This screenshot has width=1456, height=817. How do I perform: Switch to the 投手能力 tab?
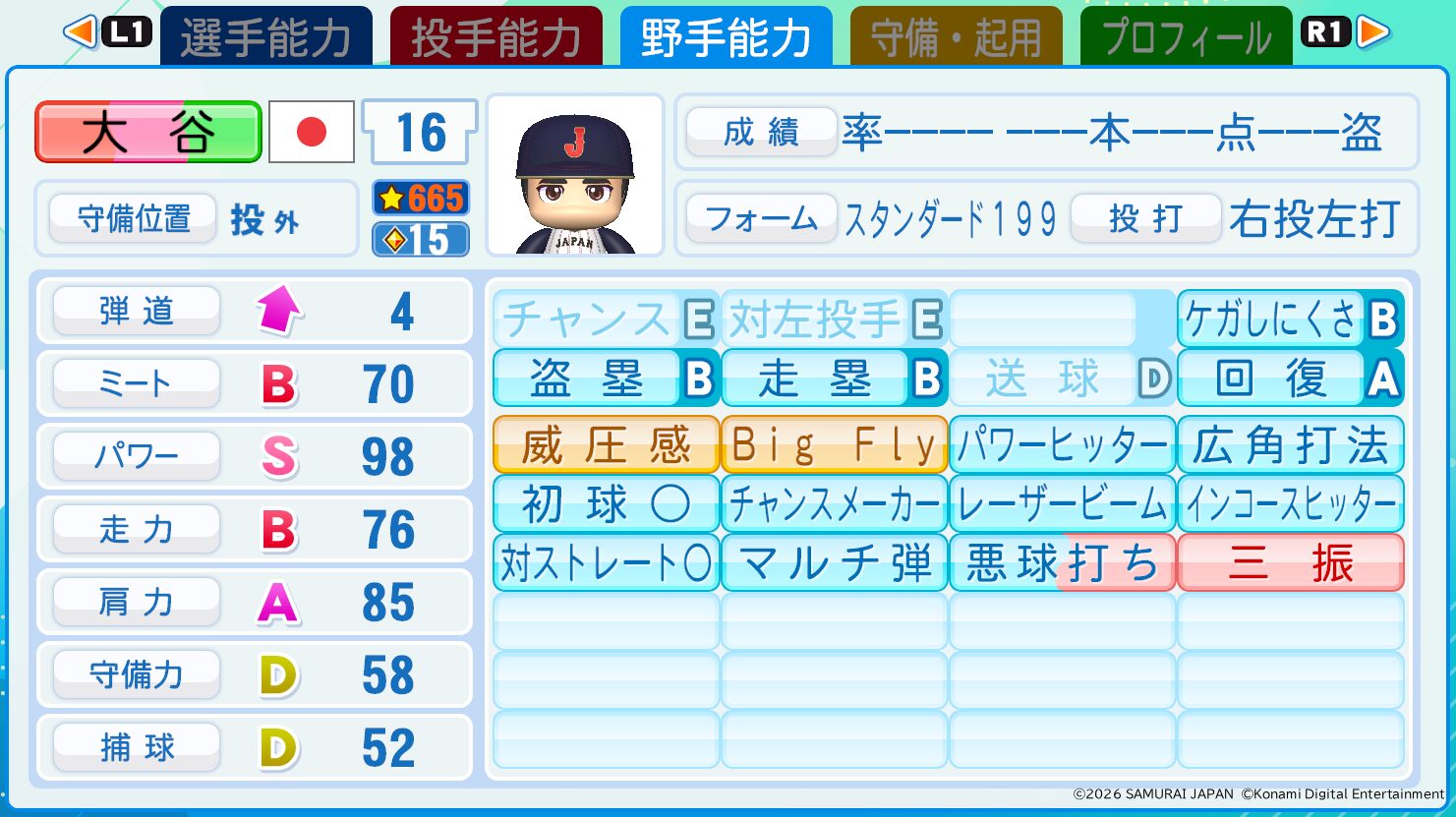click(495, 32)
